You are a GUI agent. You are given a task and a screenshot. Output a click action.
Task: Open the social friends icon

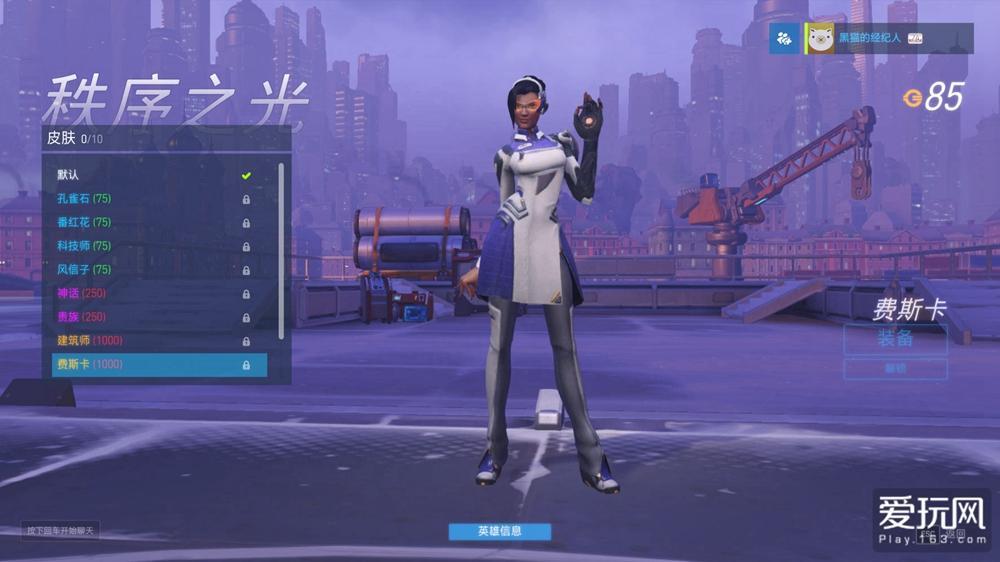point(784,38)
